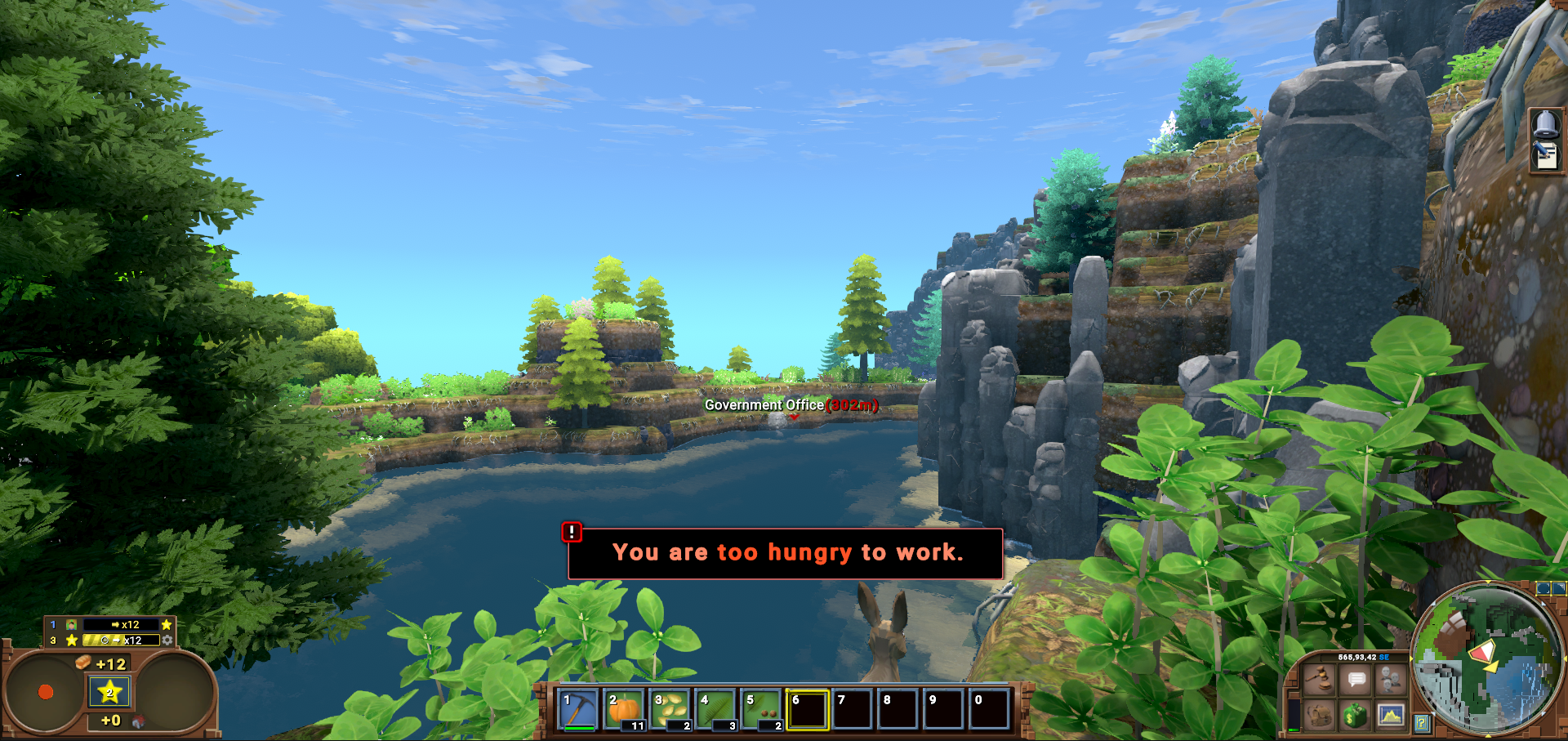The image size is (1568, 741).
Task: Click the bread food bonus indicator
Action: point(82,663)
